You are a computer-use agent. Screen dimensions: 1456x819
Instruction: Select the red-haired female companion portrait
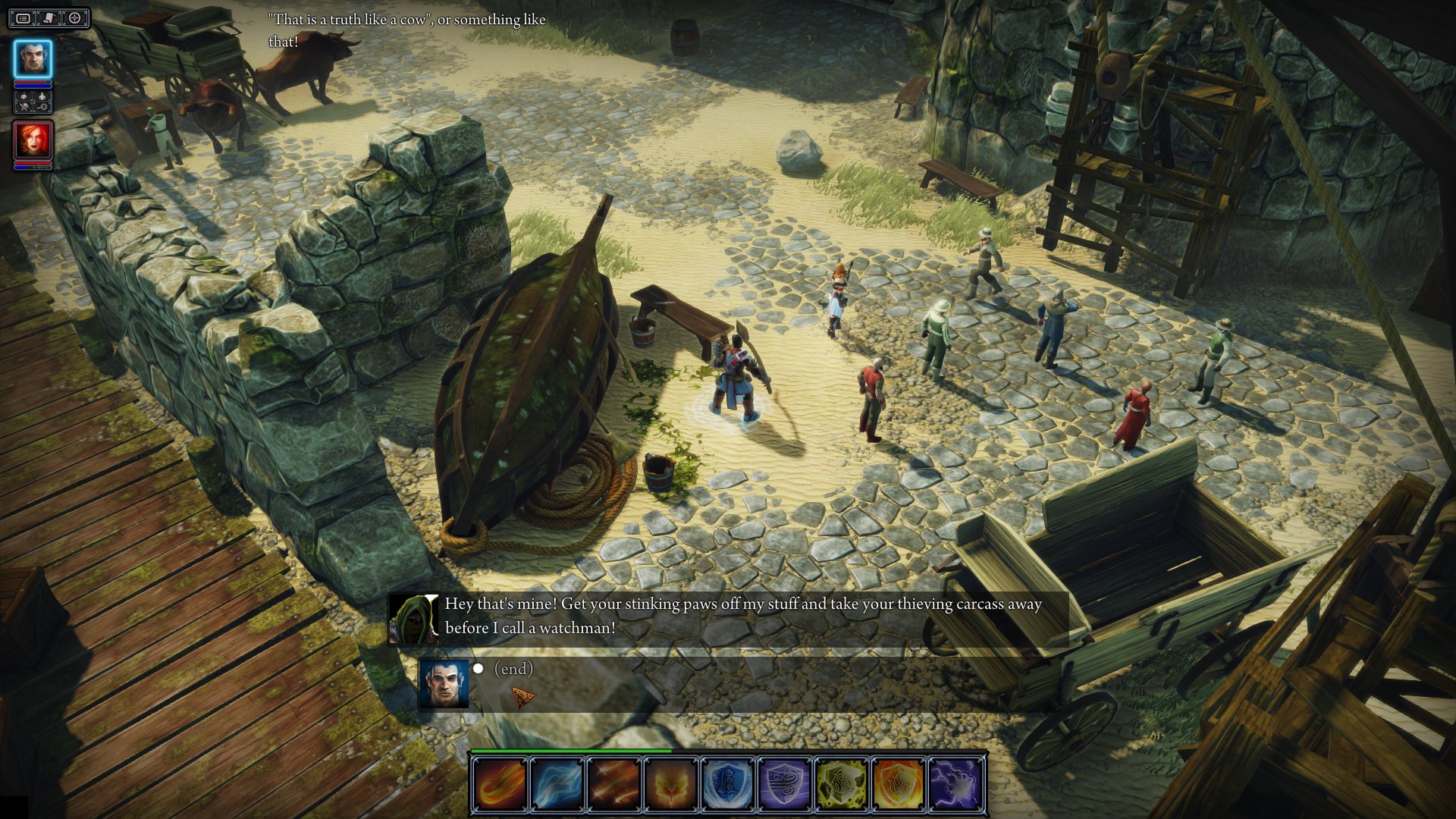33,140
